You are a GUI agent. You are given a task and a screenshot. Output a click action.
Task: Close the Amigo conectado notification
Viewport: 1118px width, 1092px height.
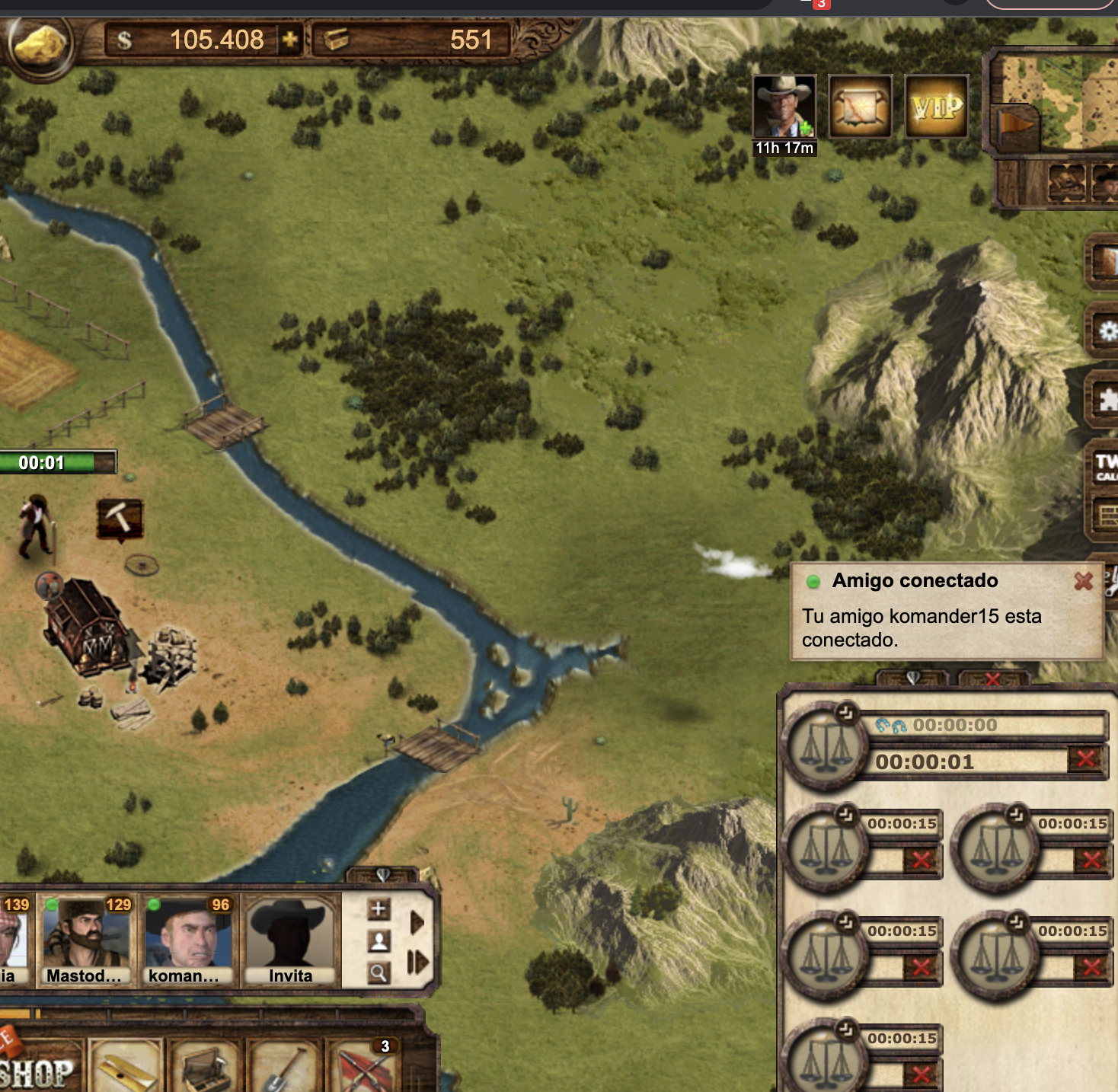1083,582
